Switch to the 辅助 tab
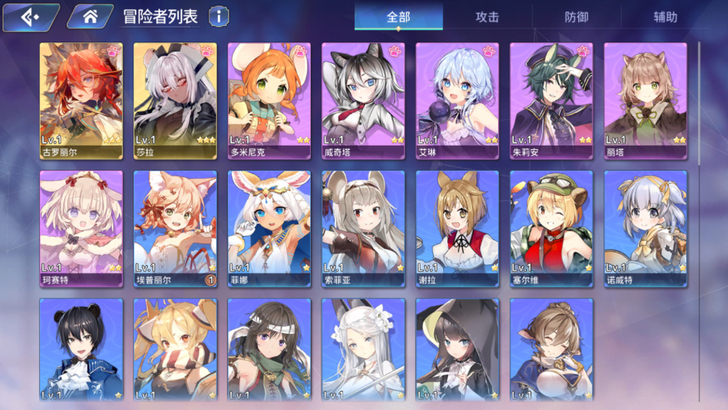Image resolution: width=728 pixels, height=410 pixels. tap(665, 17)
